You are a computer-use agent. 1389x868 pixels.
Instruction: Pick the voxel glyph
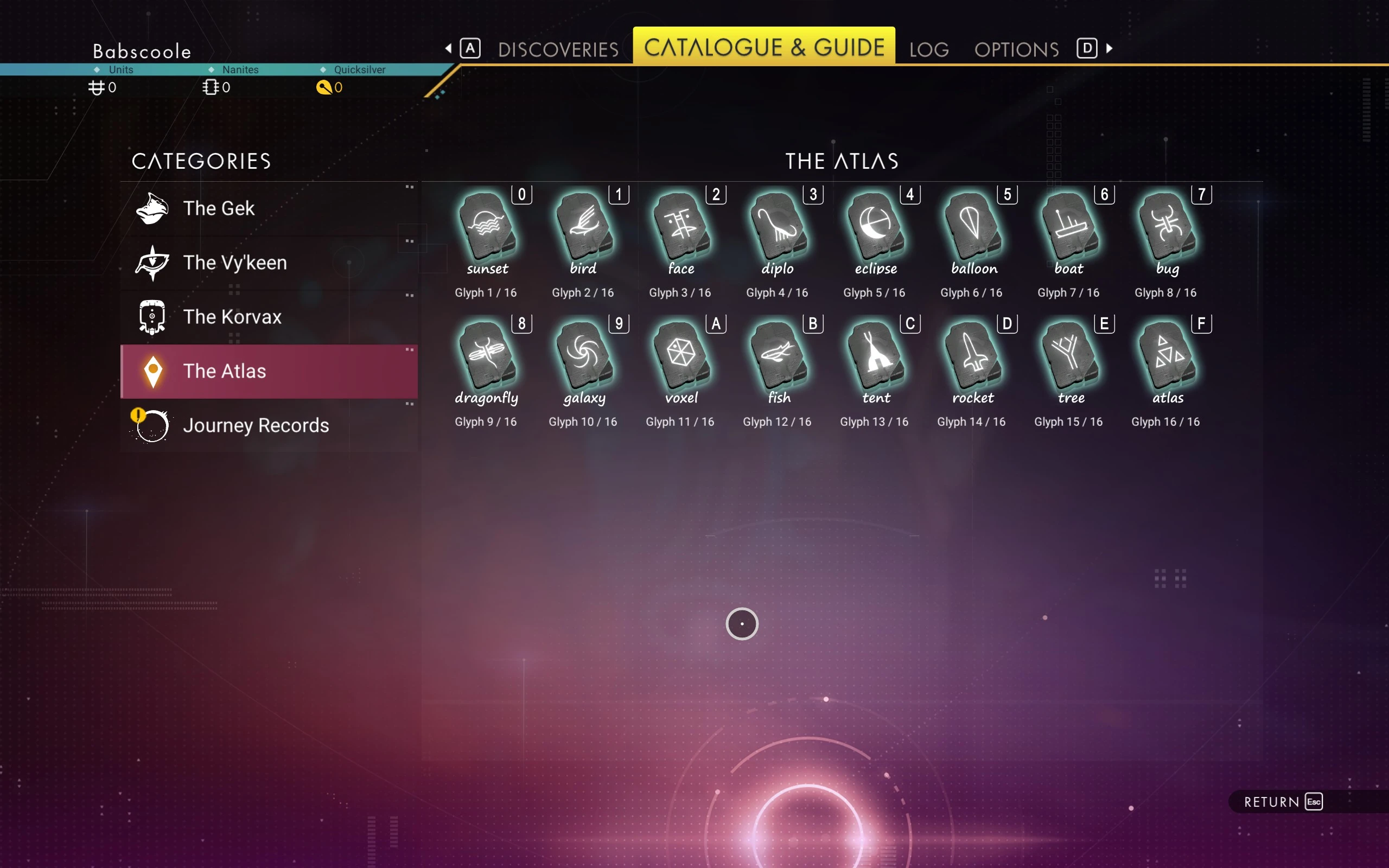(681, 356)
